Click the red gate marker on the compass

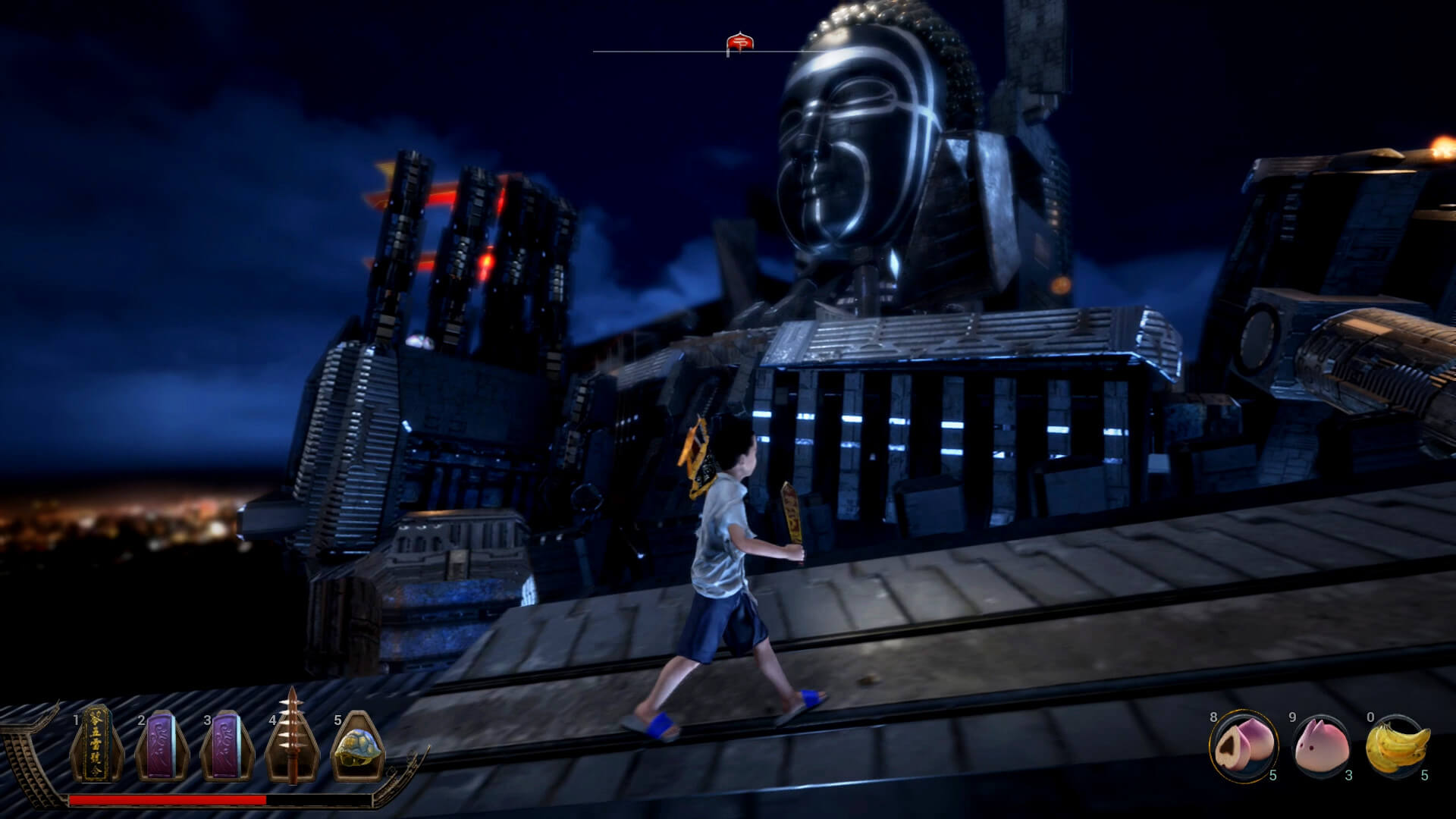740,44
